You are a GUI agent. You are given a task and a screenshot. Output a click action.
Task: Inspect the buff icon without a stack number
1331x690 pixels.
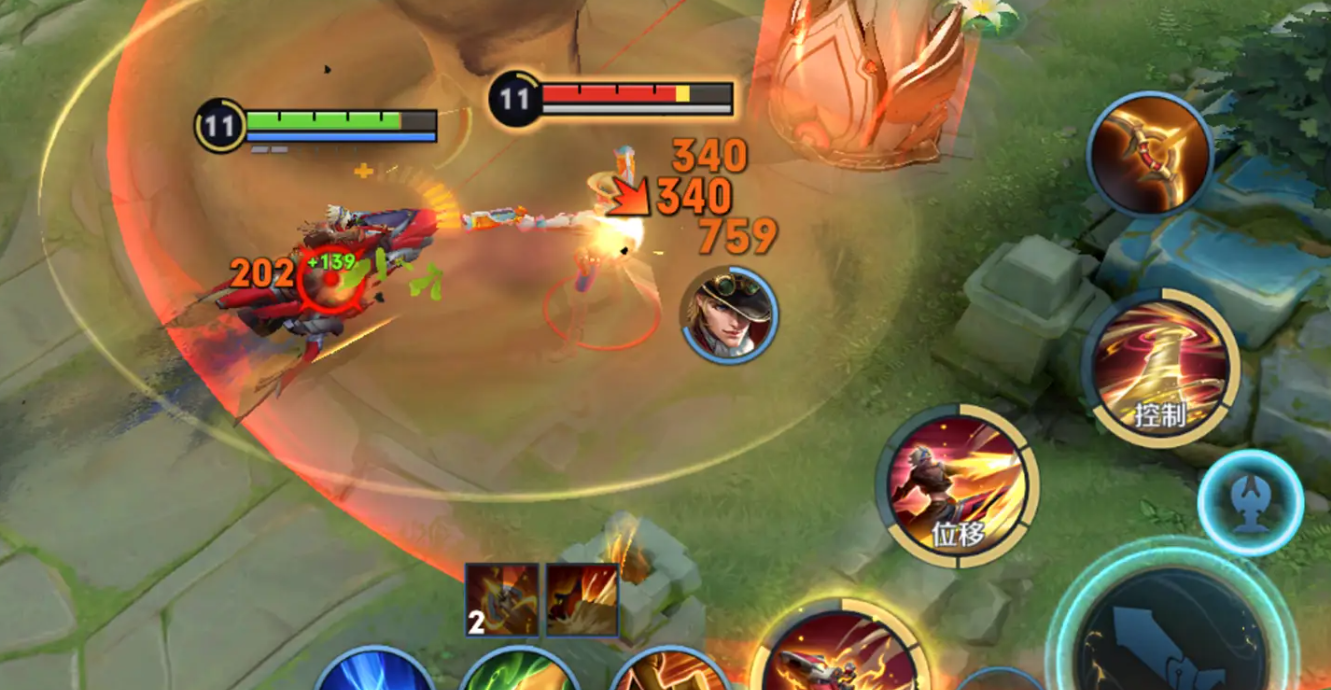coord(582,600)
